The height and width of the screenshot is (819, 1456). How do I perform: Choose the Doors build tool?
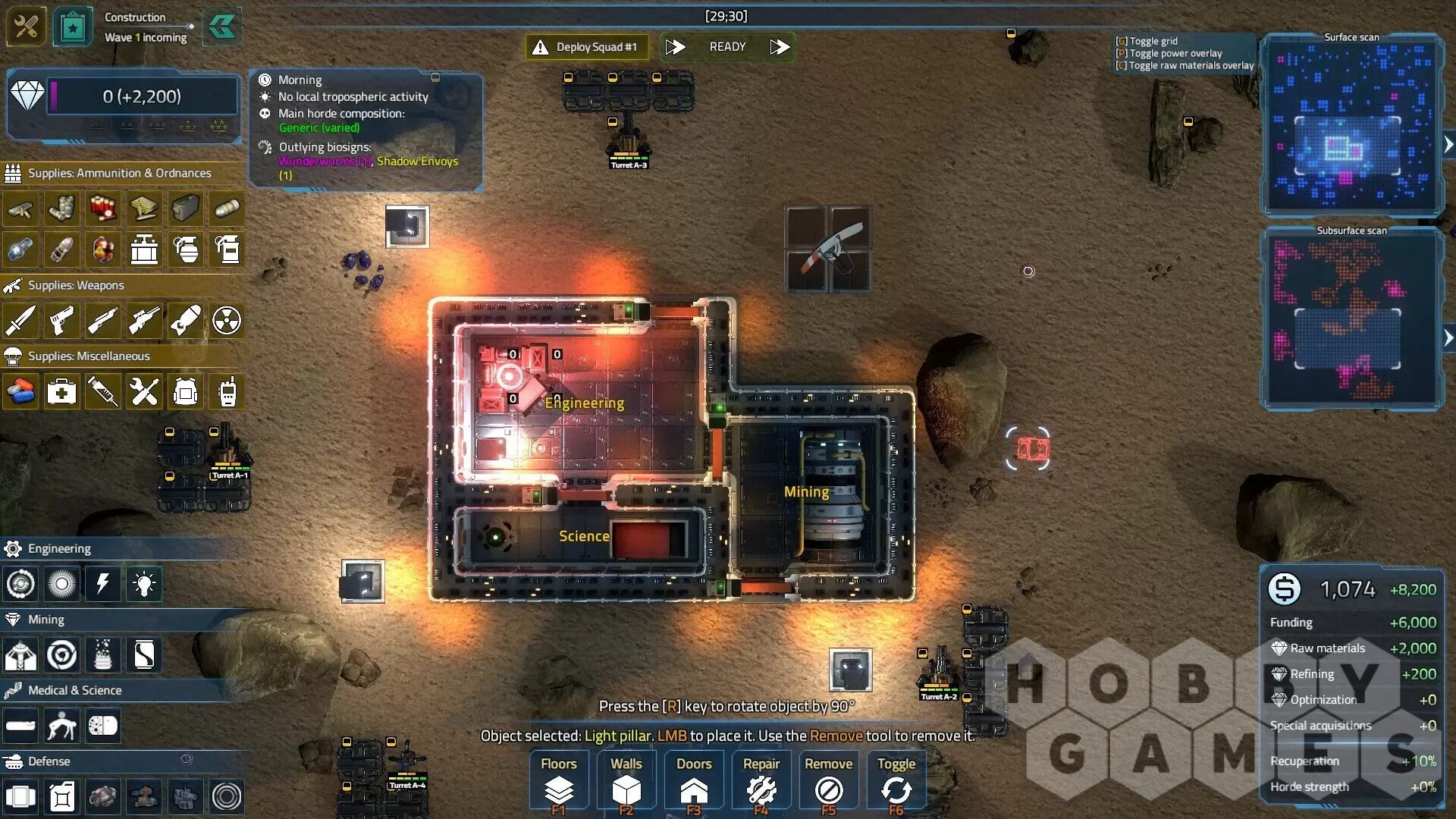pos(694,783)
